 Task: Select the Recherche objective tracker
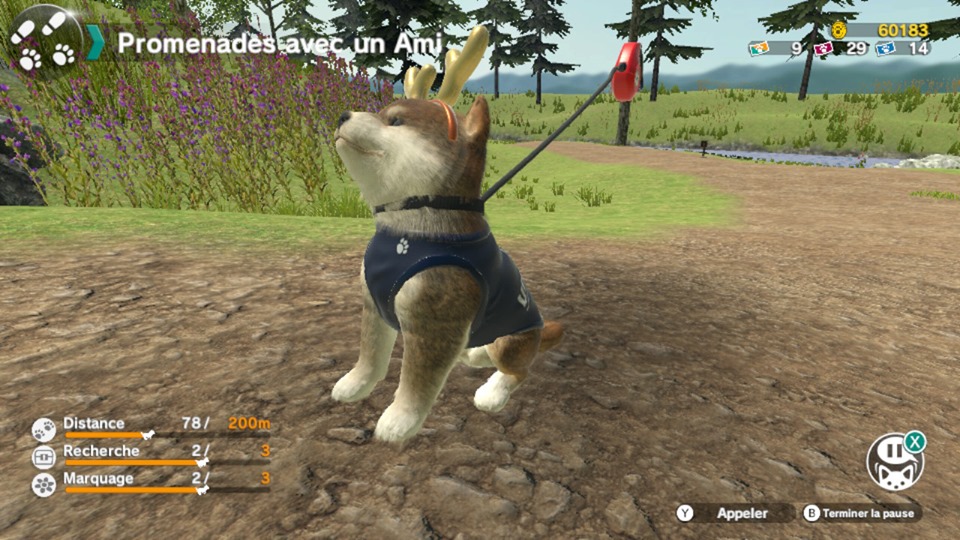click(x=150, y=456)
